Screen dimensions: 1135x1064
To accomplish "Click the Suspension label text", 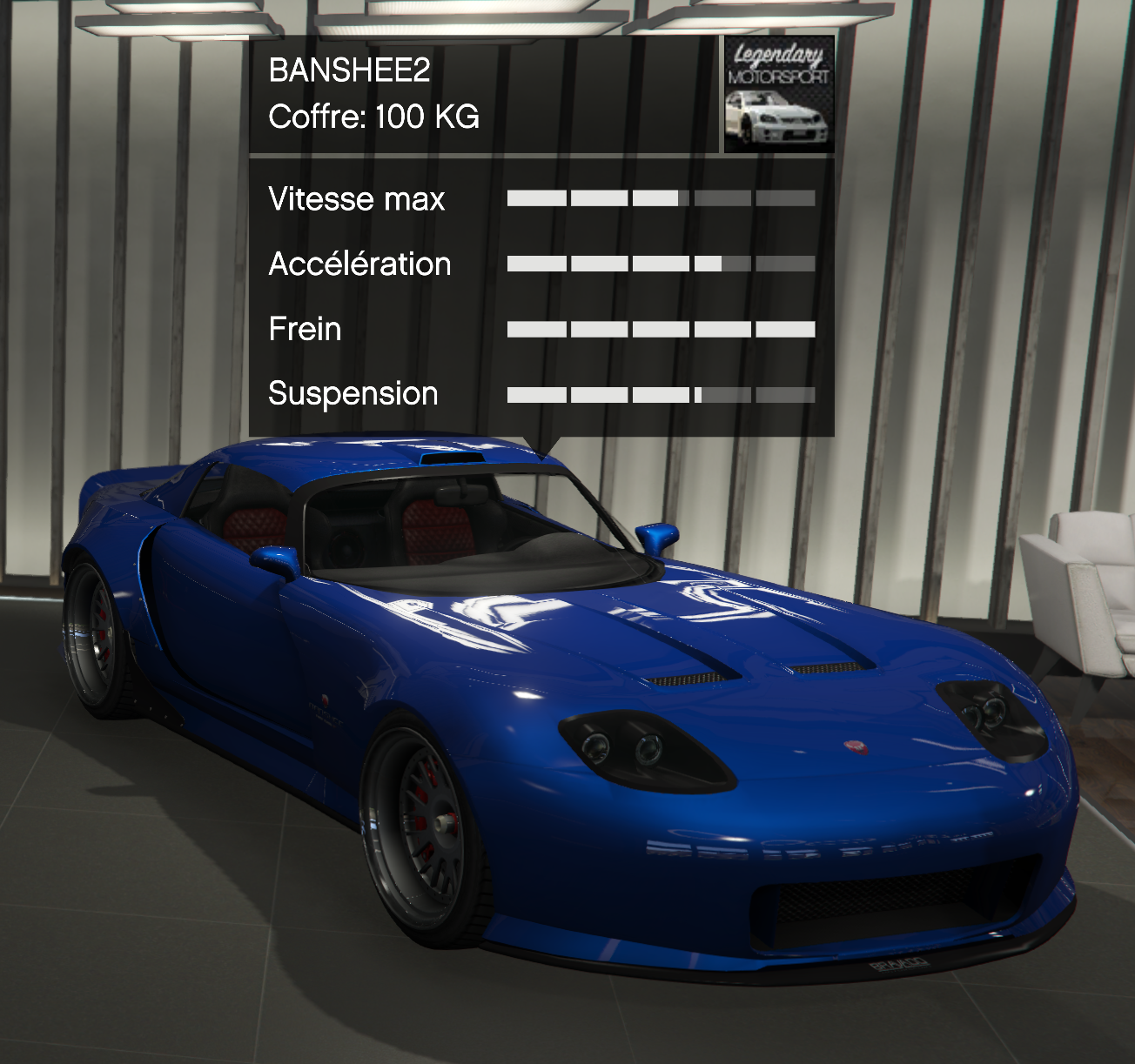I will click(353, 394).
